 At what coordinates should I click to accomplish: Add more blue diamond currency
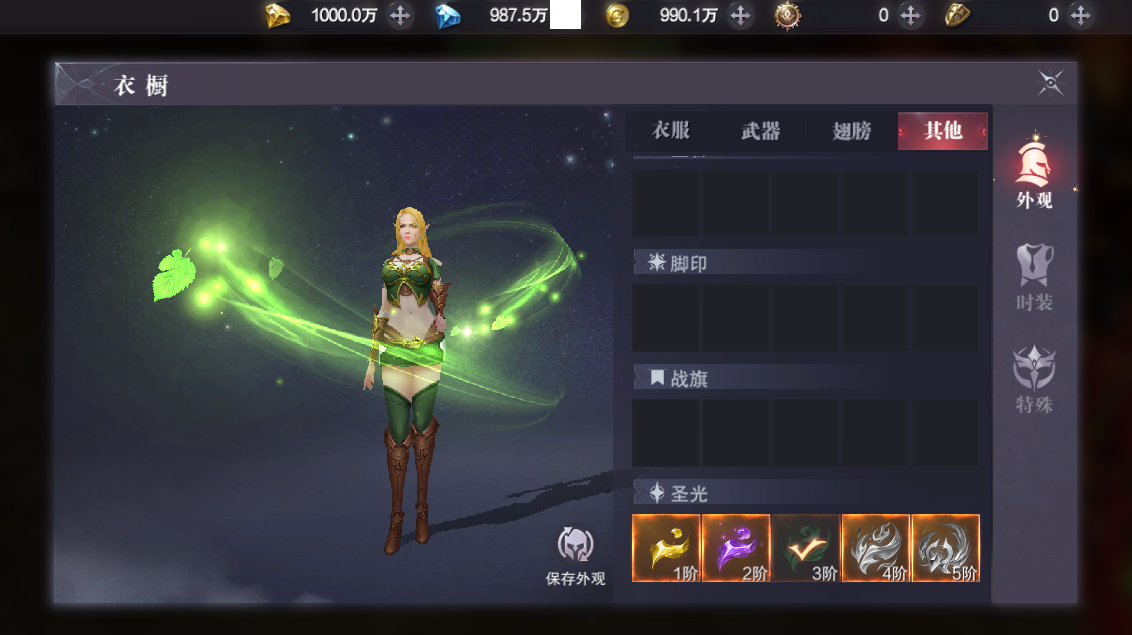click(566, 15)
